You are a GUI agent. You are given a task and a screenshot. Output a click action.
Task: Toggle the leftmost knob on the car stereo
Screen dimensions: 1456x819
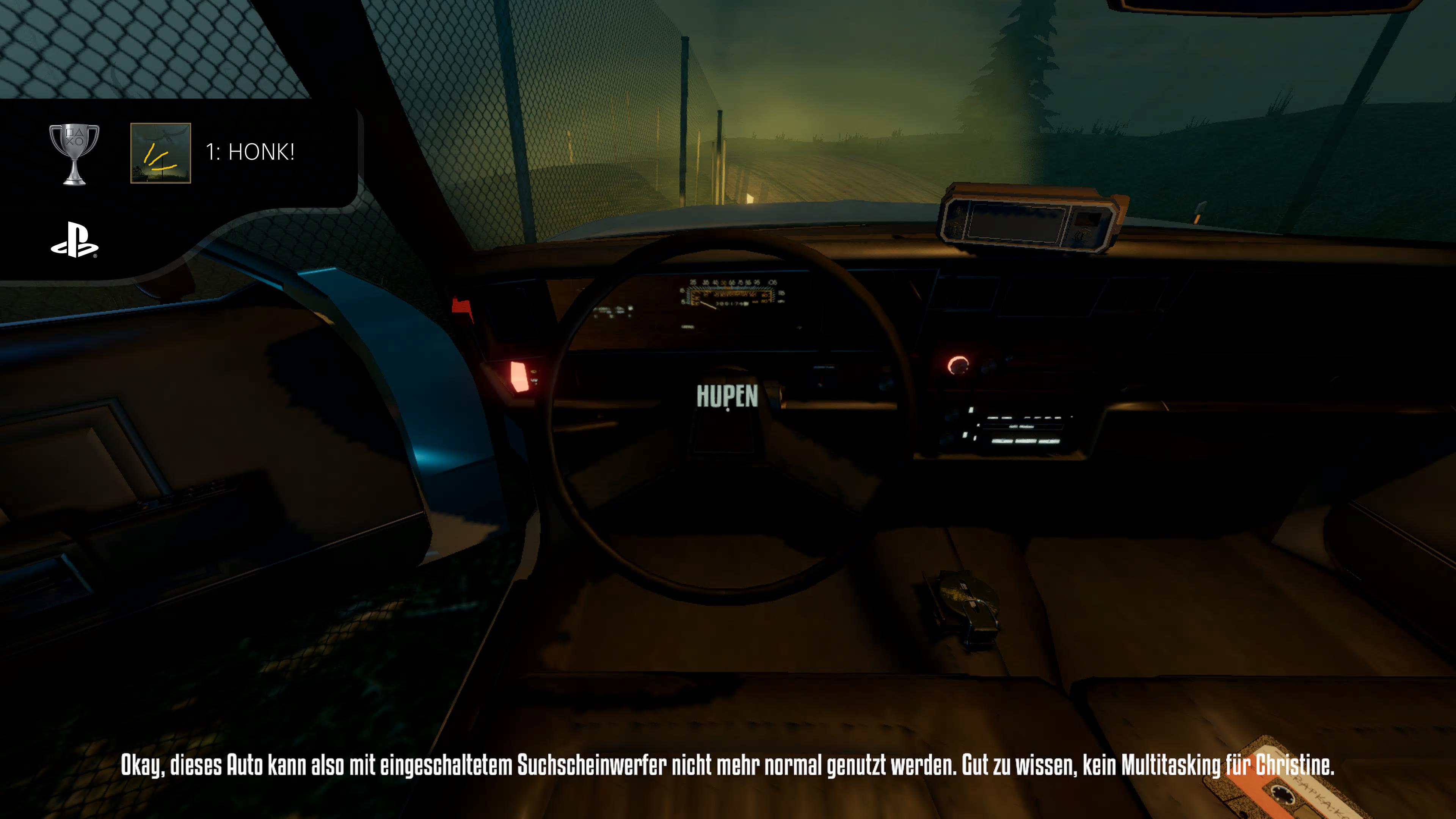click(951, 414)
